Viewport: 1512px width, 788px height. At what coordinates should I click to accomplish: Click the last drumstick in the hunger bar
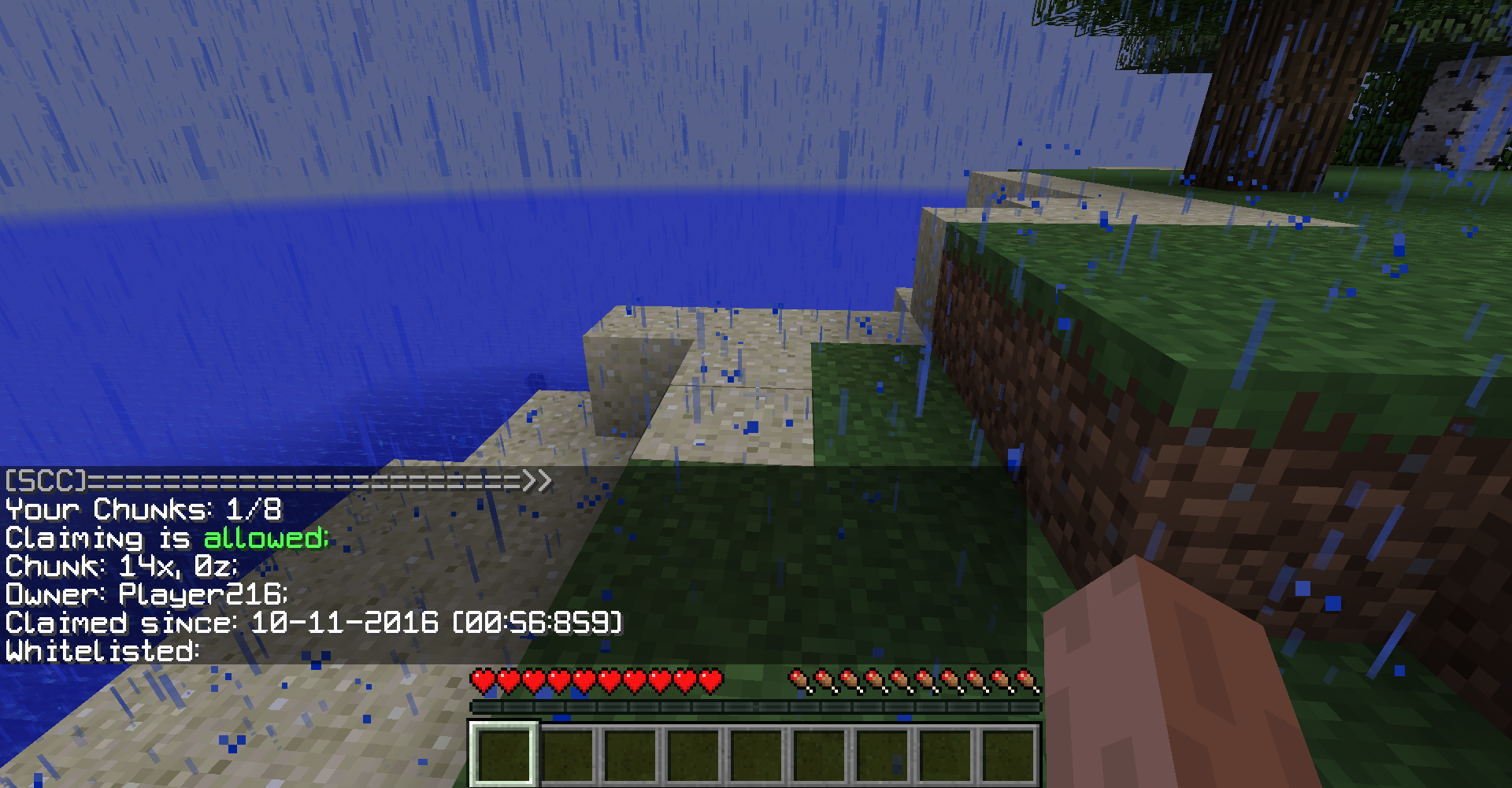click(x=1024, y=679)
